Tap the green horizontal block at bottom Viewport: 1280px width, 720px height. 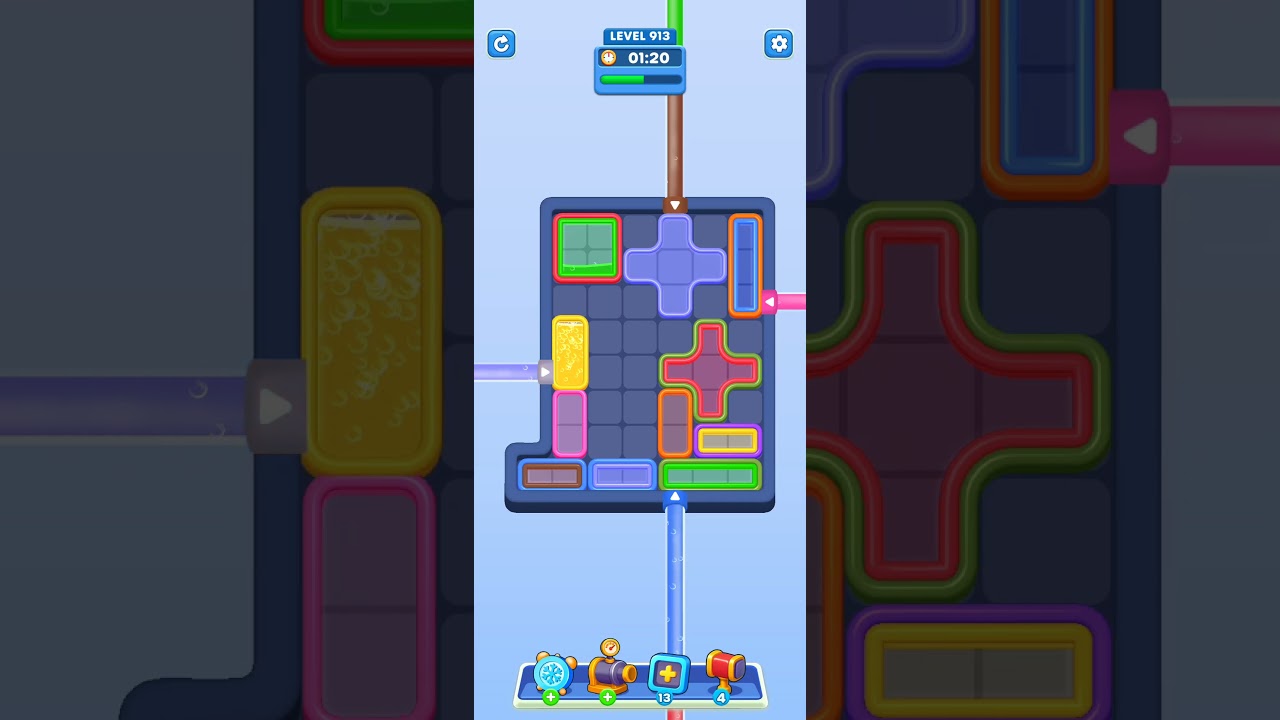pos(711,475)
